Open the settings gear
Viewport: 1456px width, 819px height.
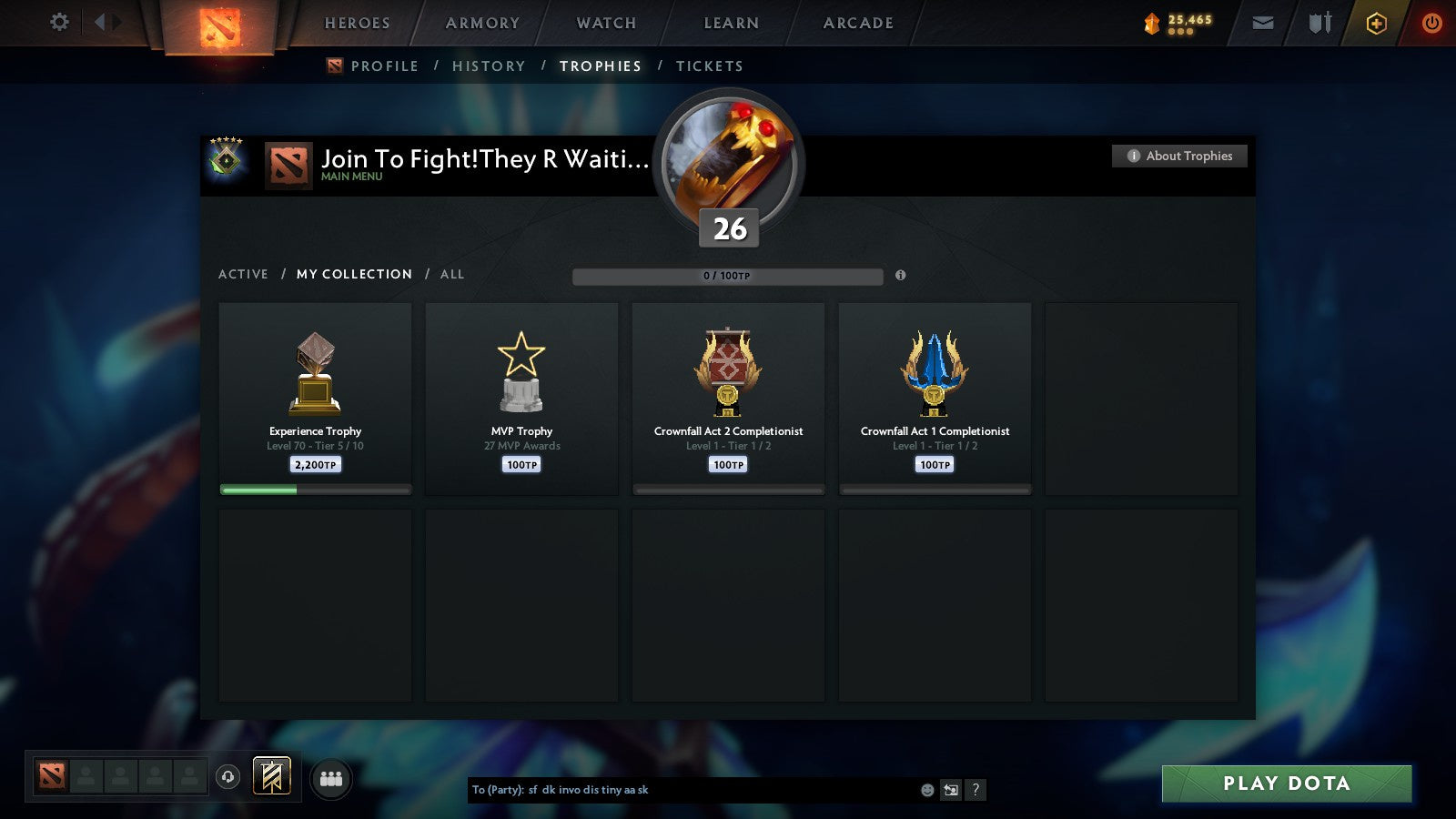tap(58, 23)
